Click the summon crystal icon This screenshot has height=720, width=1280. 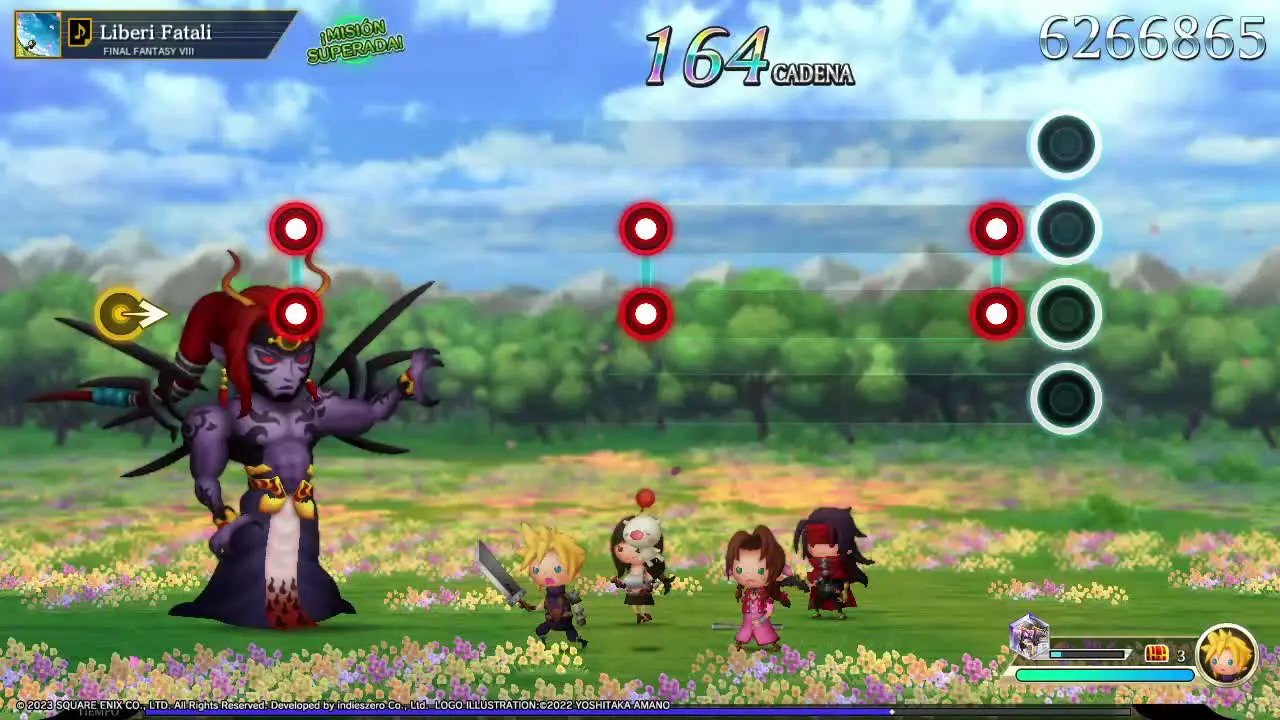[x=1028, y=636]
